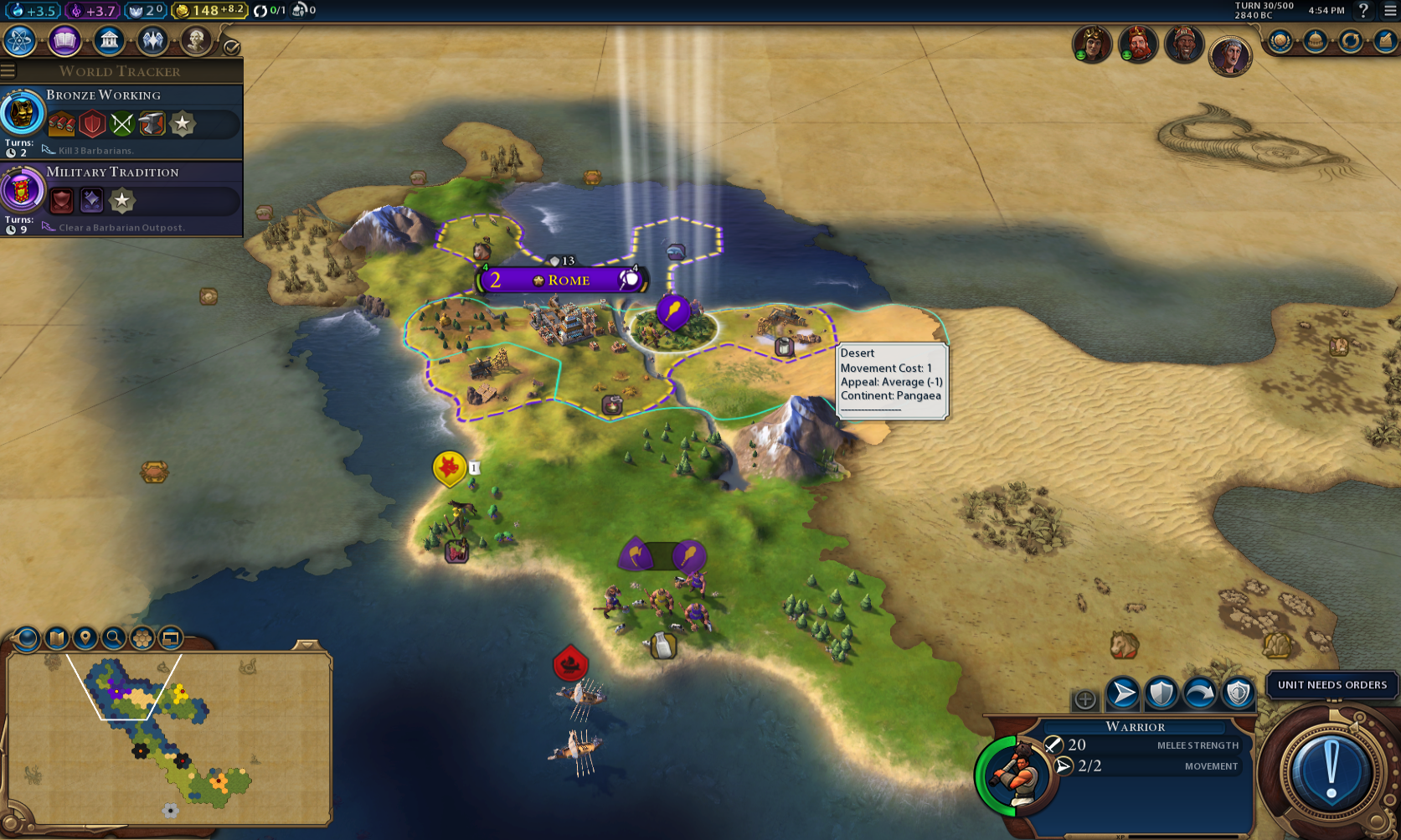Open the Technology tree
This screenshot has height=840, width=1401.
point(19,40)
